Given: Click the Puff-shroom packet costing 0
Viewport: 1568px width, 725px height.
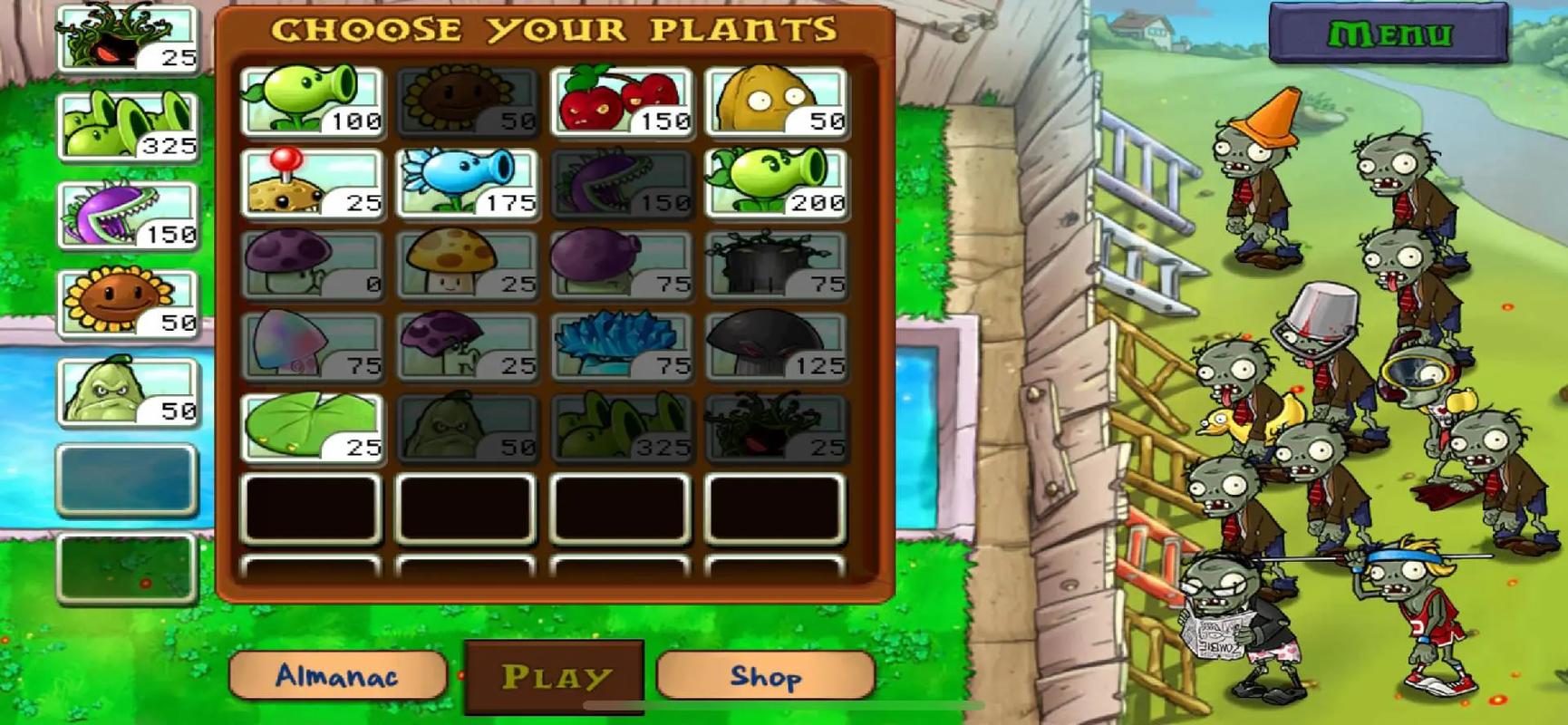Looking at the screenshot, I should coord(313,265).
